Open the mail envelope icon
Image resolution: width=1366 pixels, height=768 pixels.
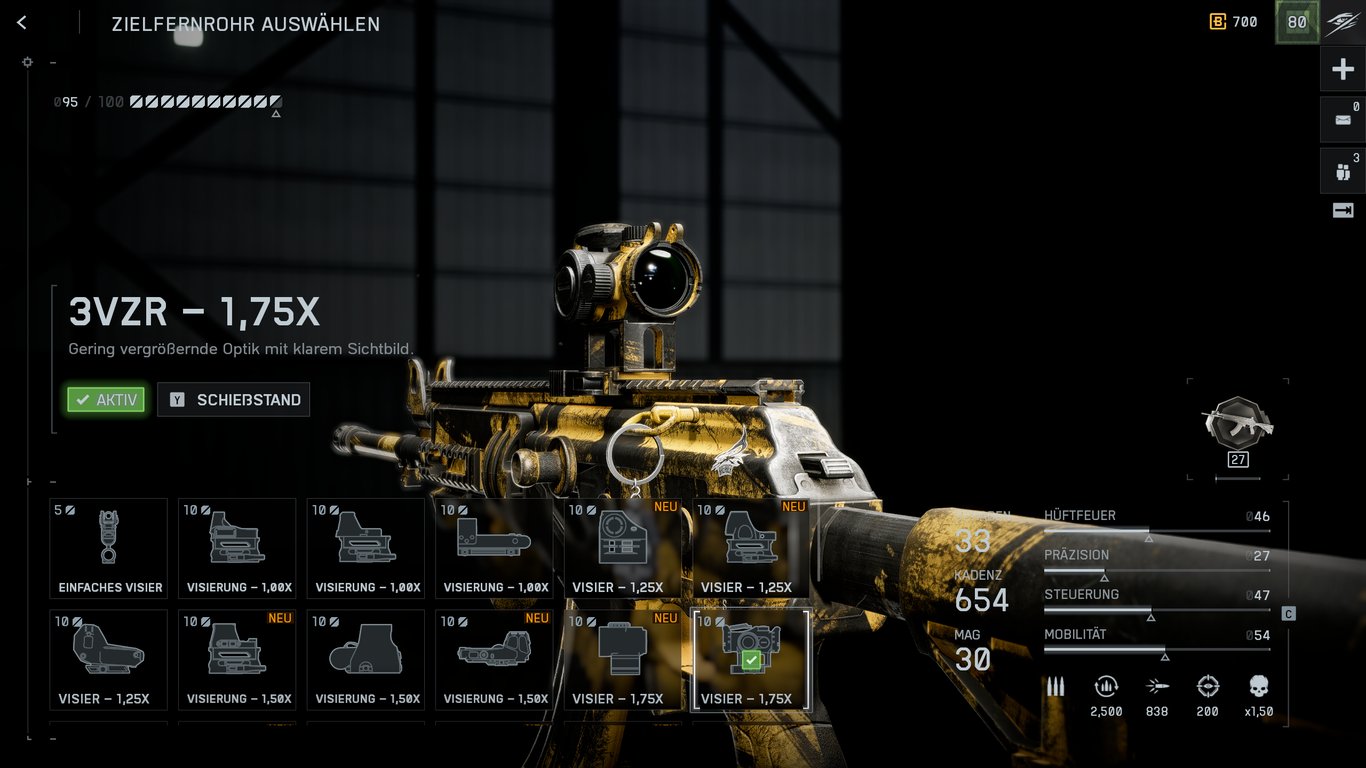point(1343,120)
